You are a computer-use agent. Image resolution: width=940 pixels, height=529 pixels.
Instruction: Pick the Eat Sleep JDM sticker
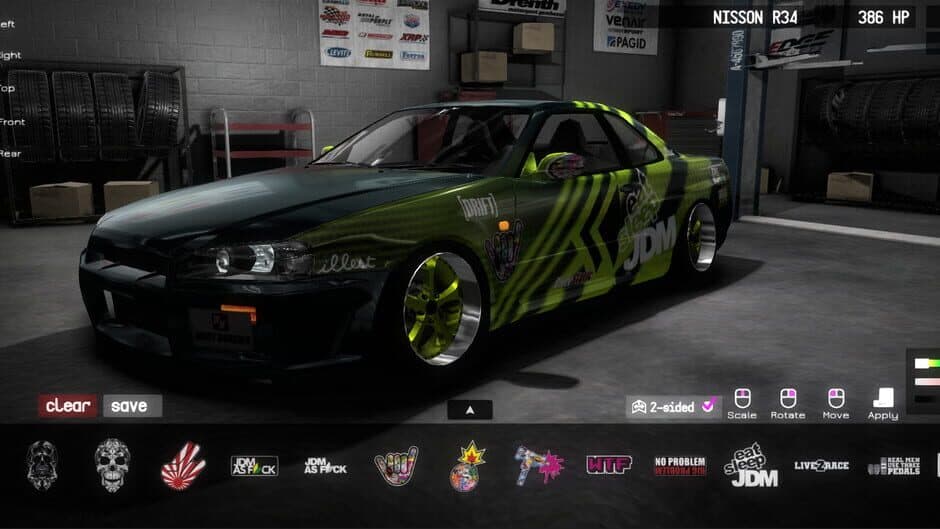(x=751, y=466)
